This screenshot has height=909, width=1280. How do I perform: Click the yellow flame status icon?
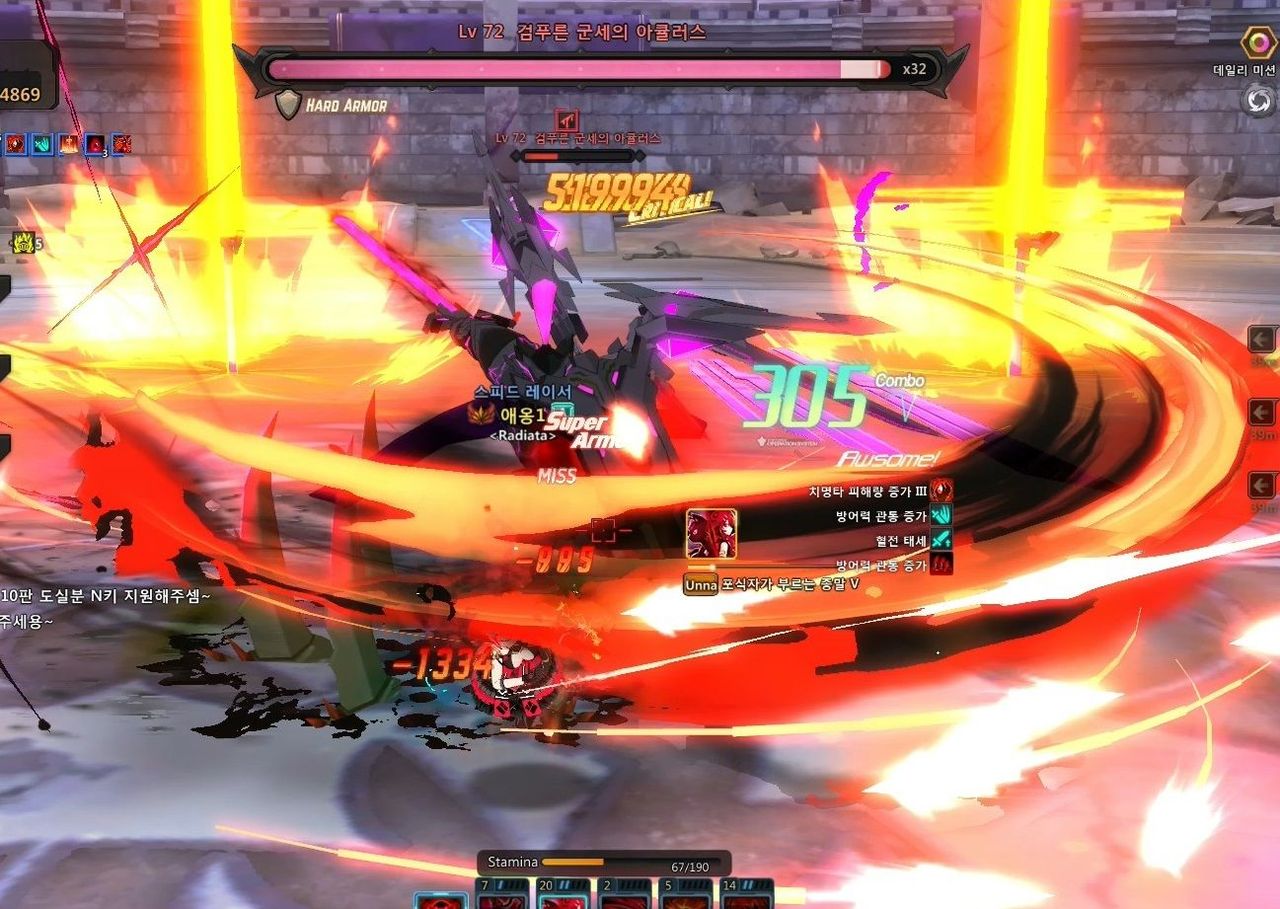24,241
